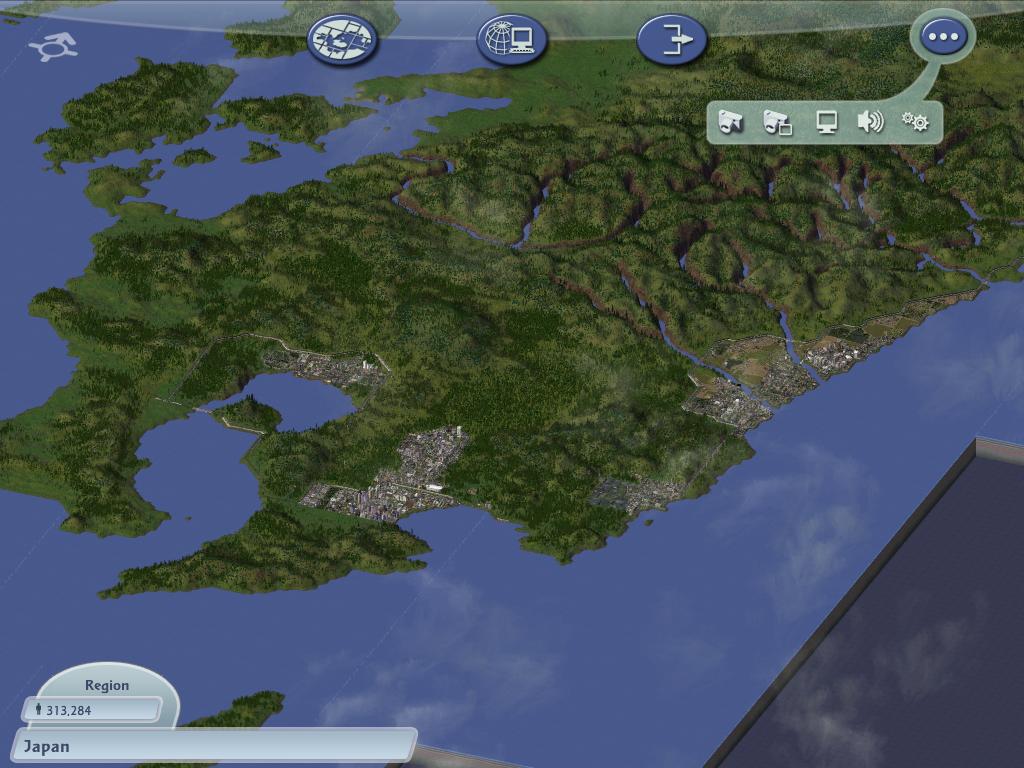The width and height of the screenshot is (1024, 768).
Task: Take a snapshot with the camera icon
Action: click(731, 122)
